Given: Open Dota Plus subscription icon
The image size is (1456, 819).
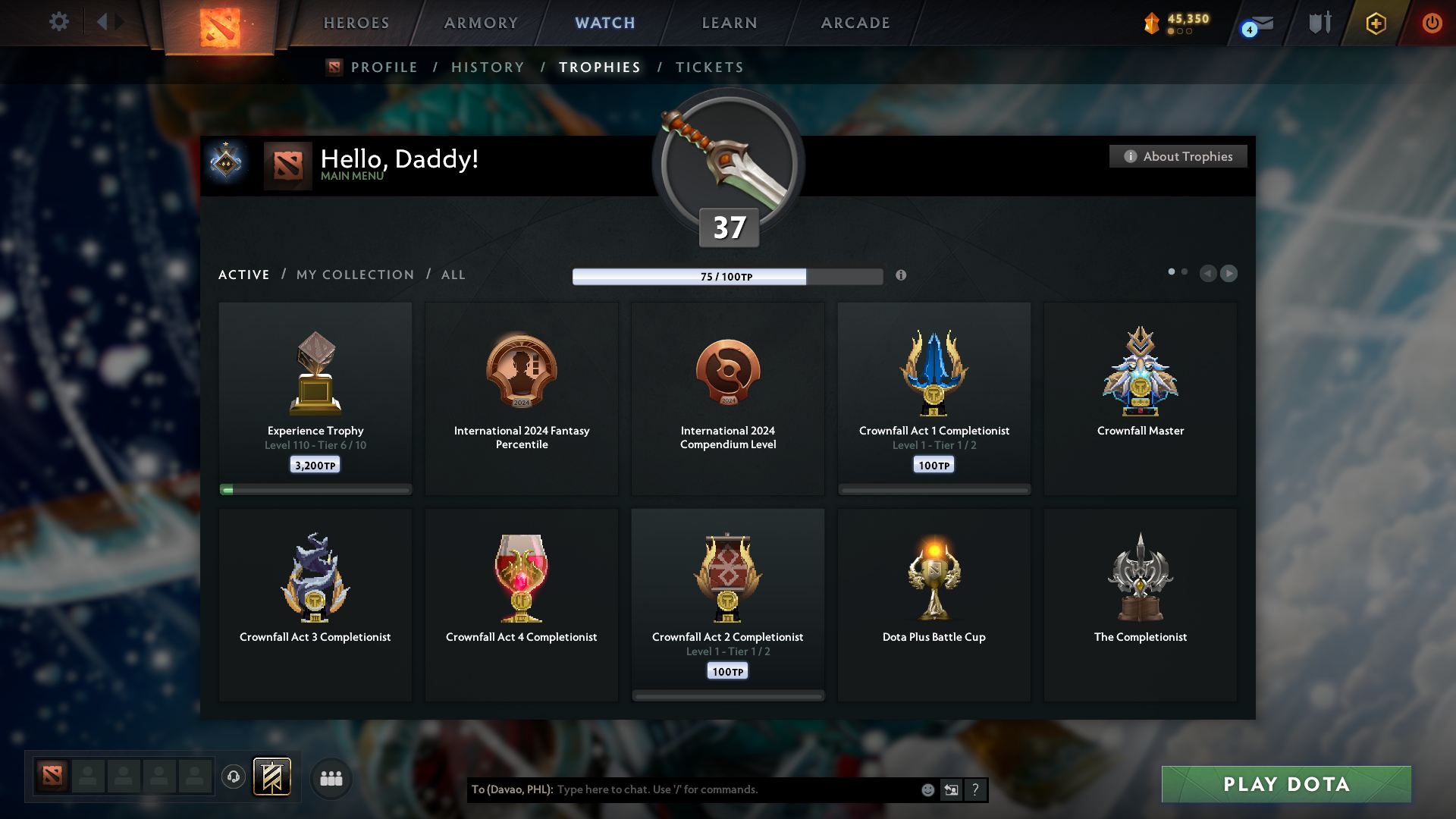Looking at the screenshot, I should 1375,24.
